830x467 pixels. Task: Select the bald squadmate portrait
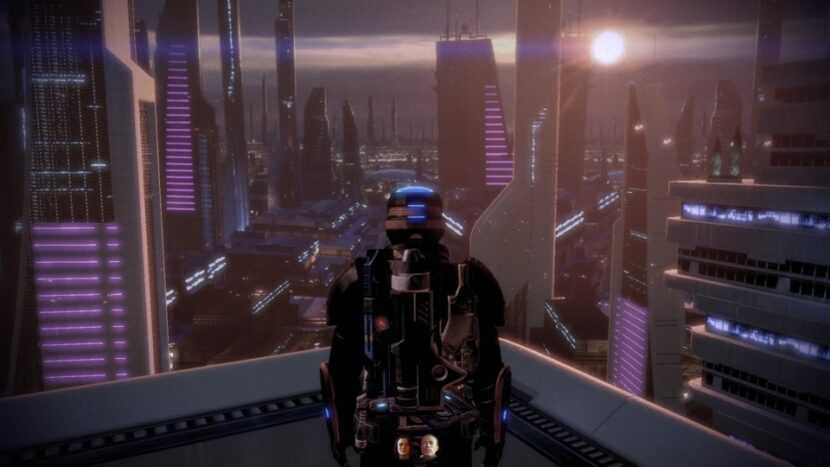pos(428,447)
